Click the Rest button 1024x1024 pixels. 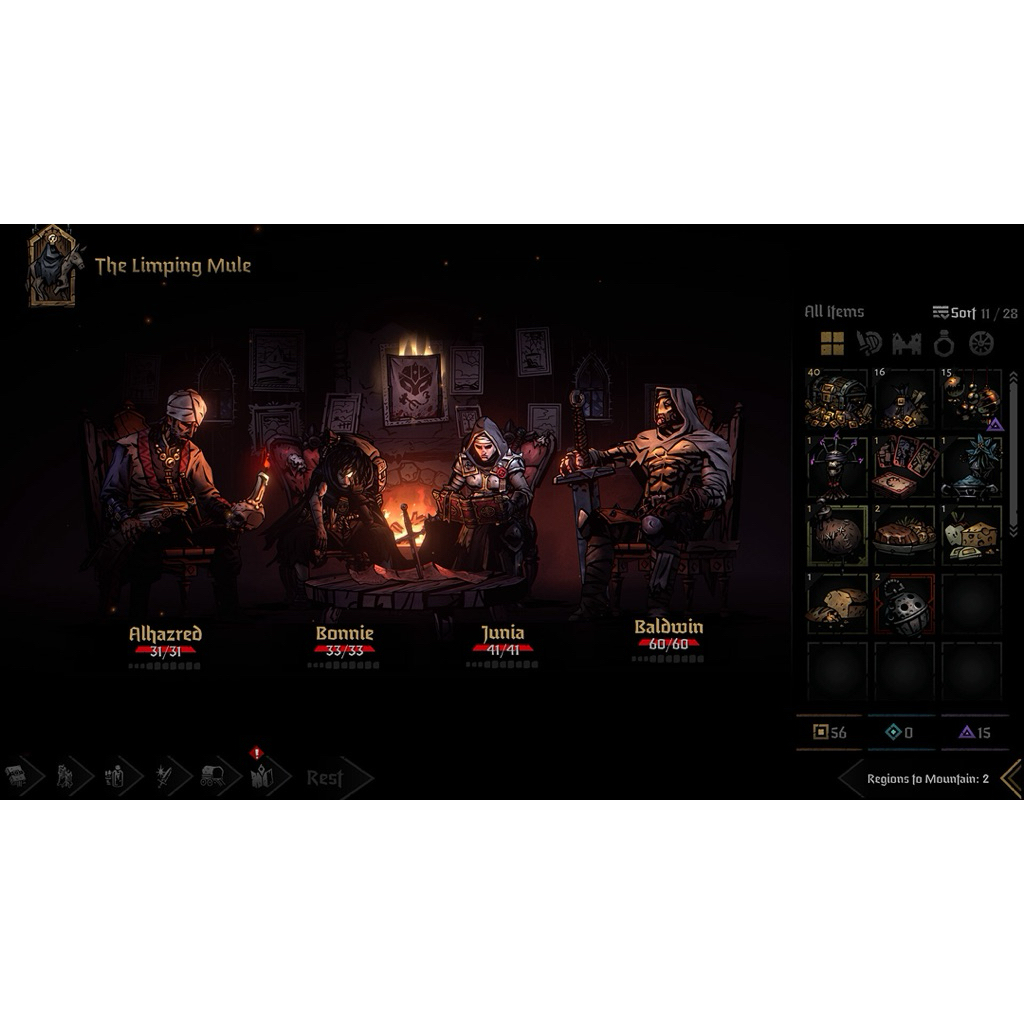[x=325, y=778]
